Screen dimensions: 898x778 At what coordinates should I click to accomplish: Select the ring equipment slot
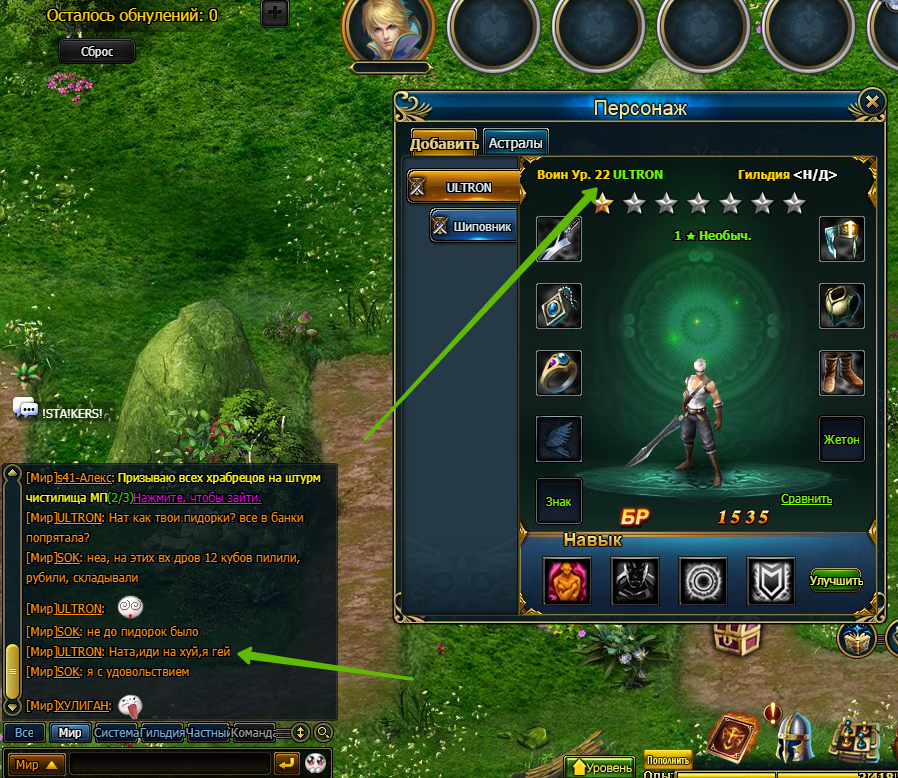point(559,372)
